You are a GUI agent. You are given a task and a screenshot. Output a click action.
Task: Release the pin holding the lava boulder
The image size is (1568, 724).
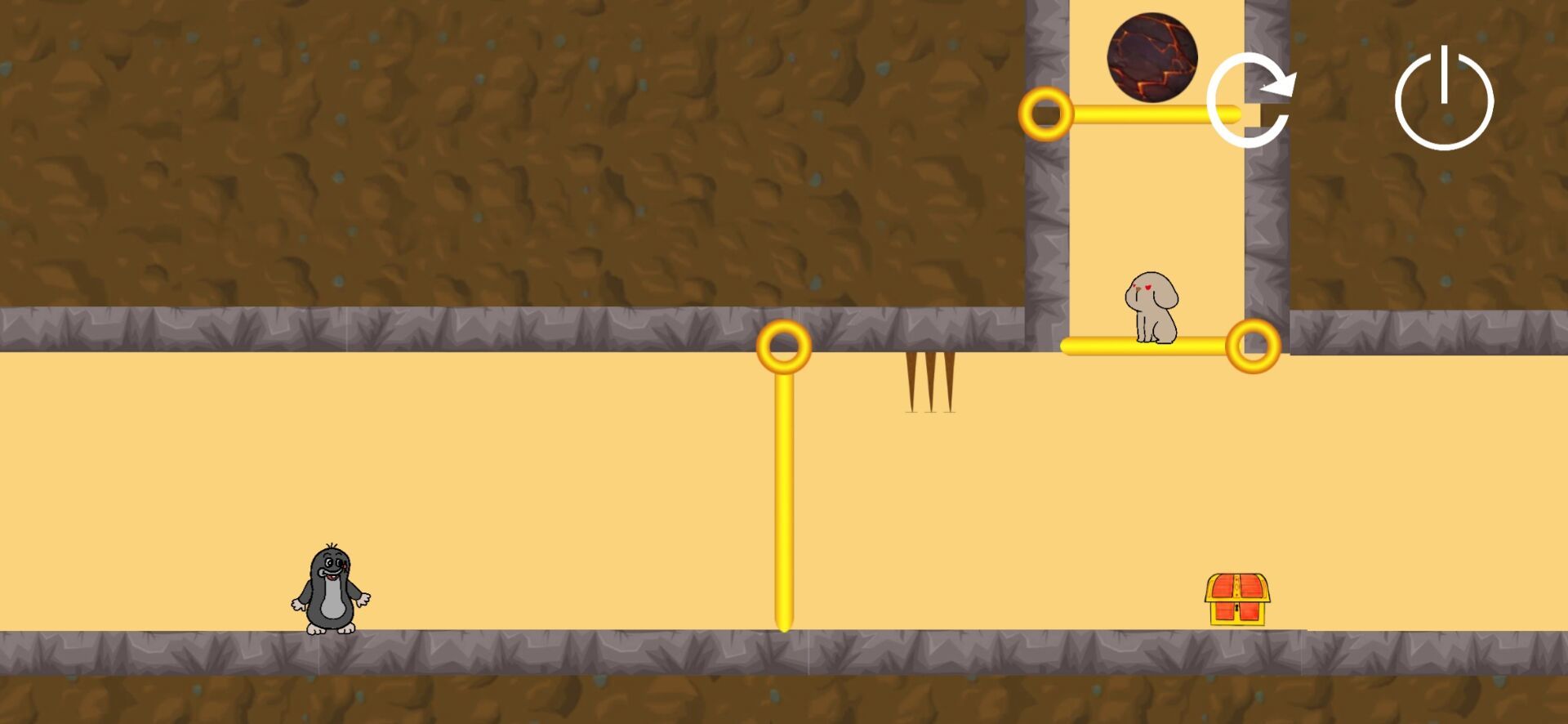point(1045,114)
